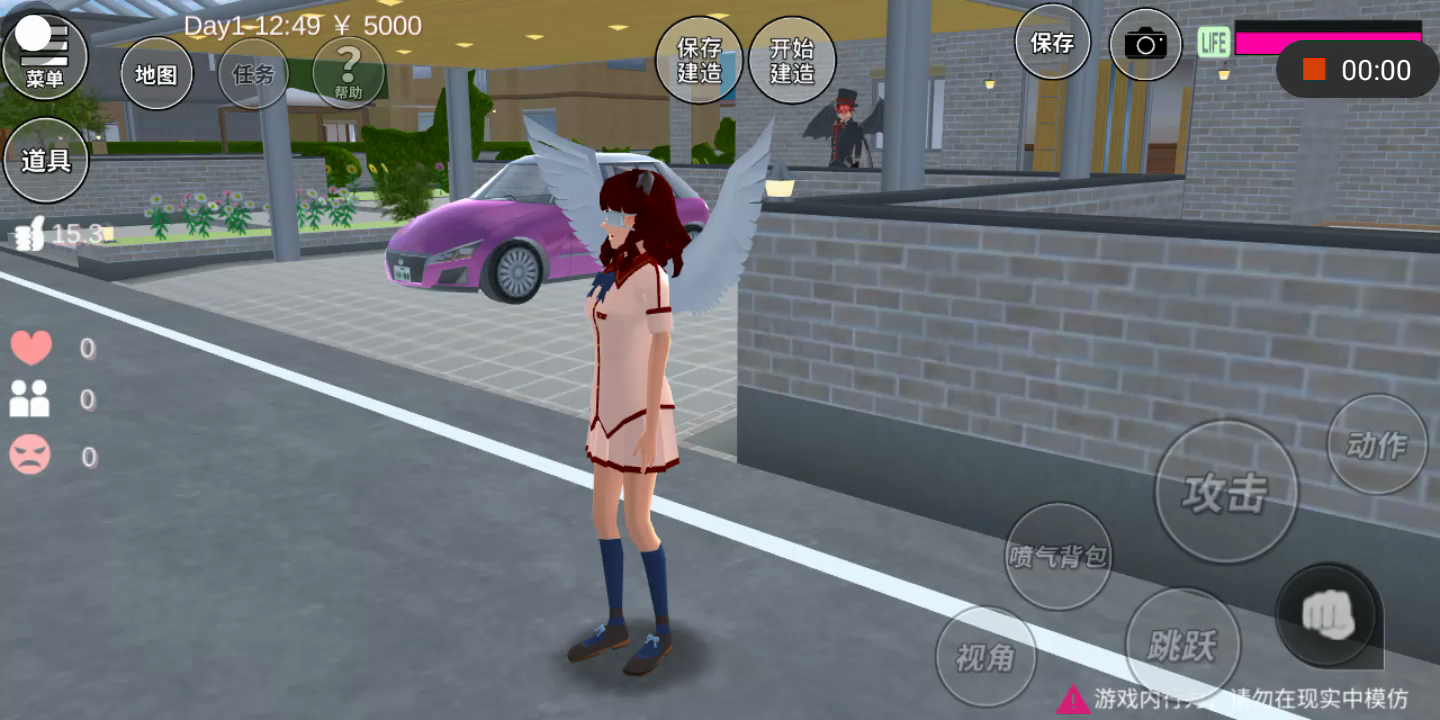1440x720 pixels.
Task: Jump using the 跳跃 button
Action: click(x=1183, y=645)
